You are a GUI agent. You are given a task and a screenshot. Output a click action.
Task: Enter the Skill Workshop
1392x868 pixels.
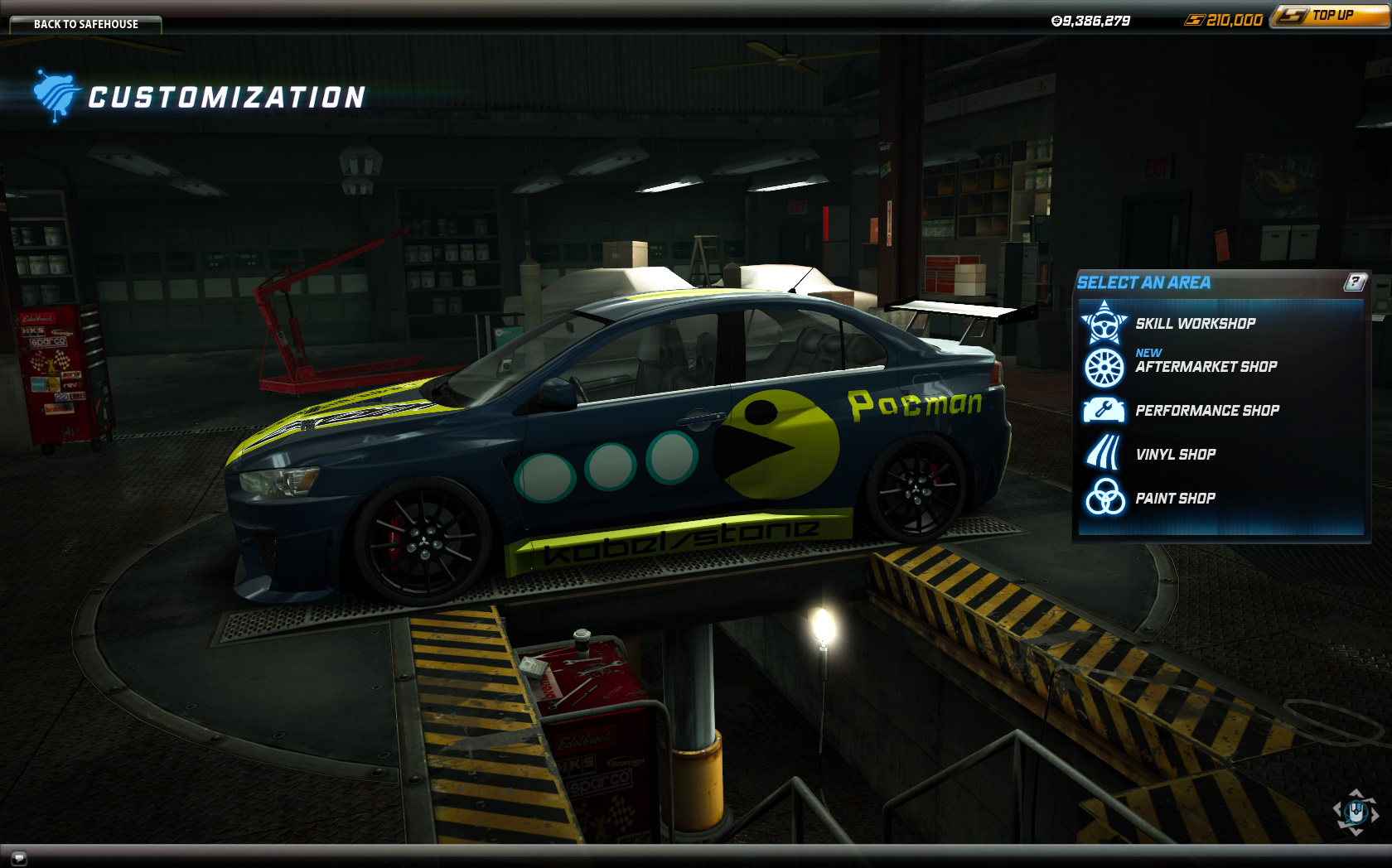click(x=1195, y=324)
